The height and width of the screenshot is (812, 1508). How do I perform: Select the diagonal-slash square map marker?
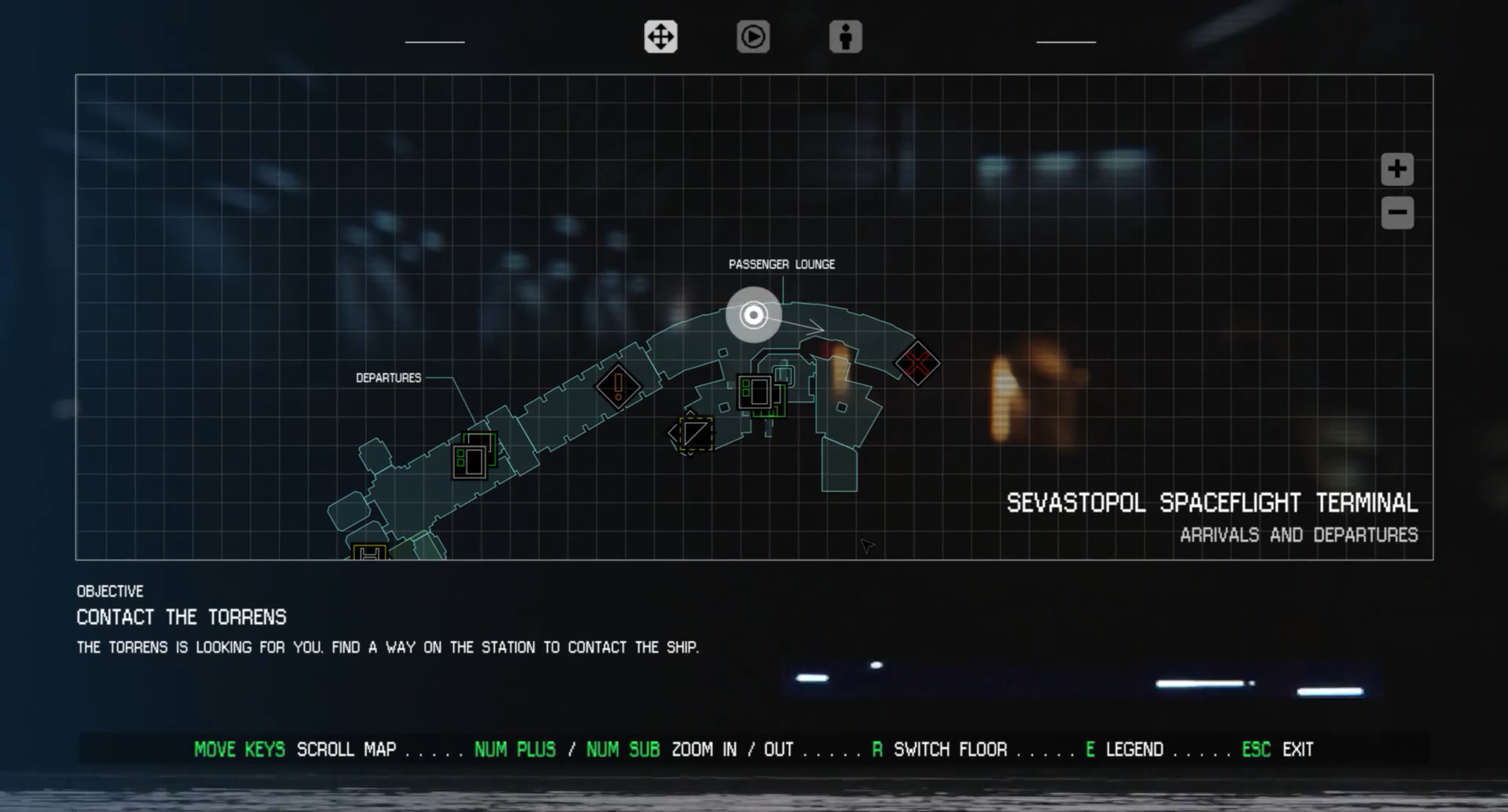[x=694, y=433]
